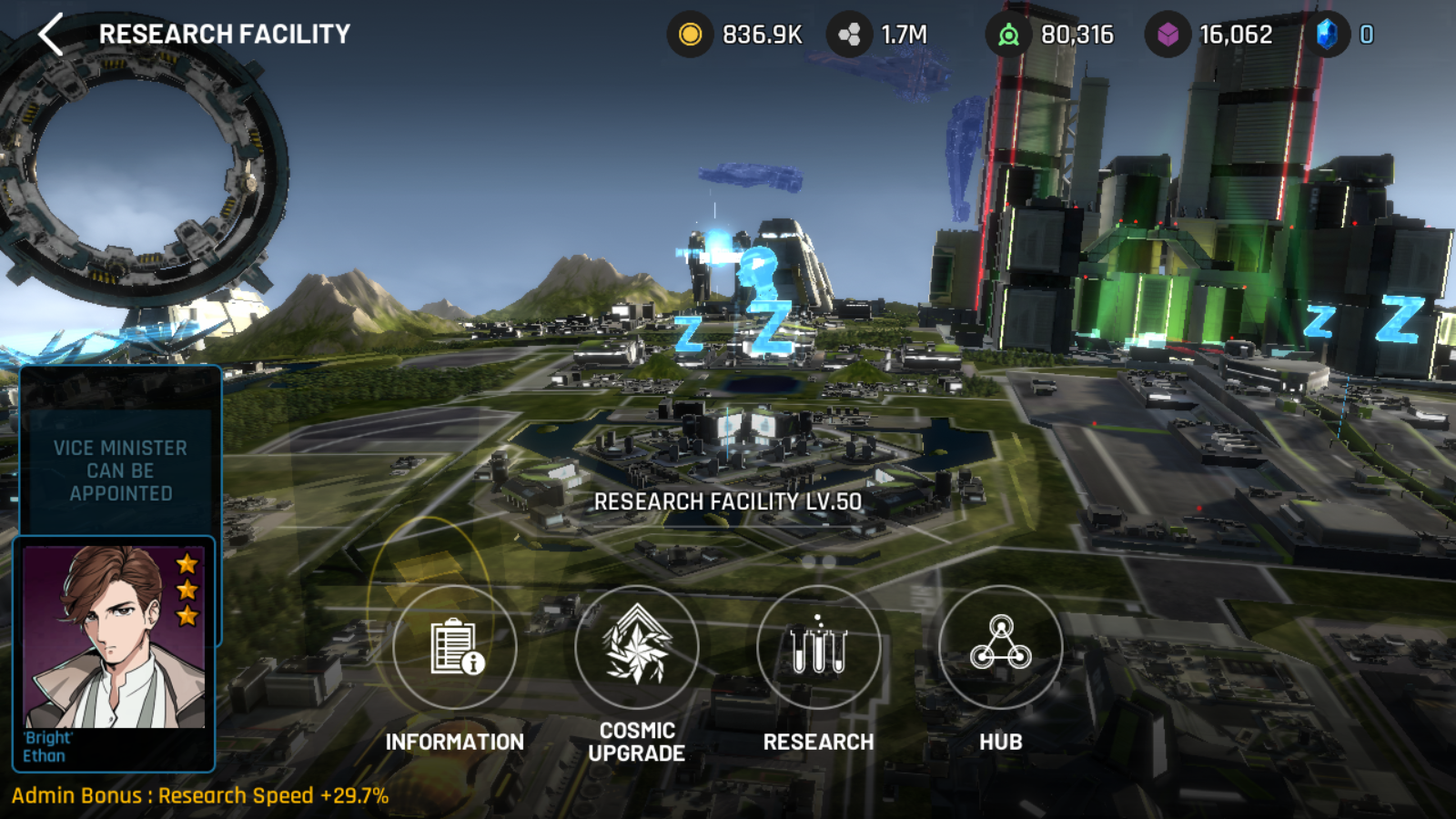Go back using the arrow button

[51, 35]
